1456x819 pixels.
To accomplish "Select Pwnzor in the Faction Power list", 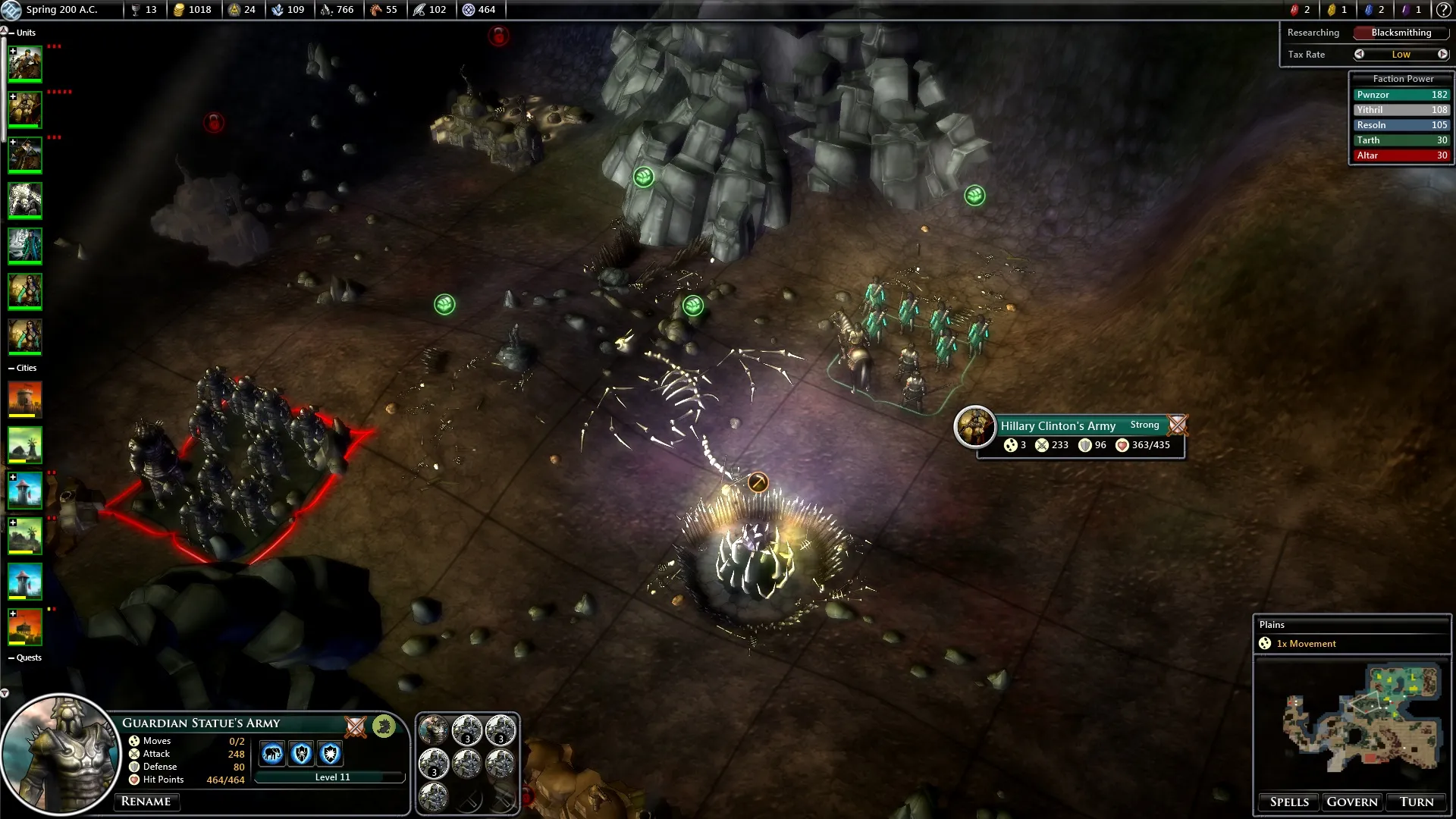I will click(1401, 95).
